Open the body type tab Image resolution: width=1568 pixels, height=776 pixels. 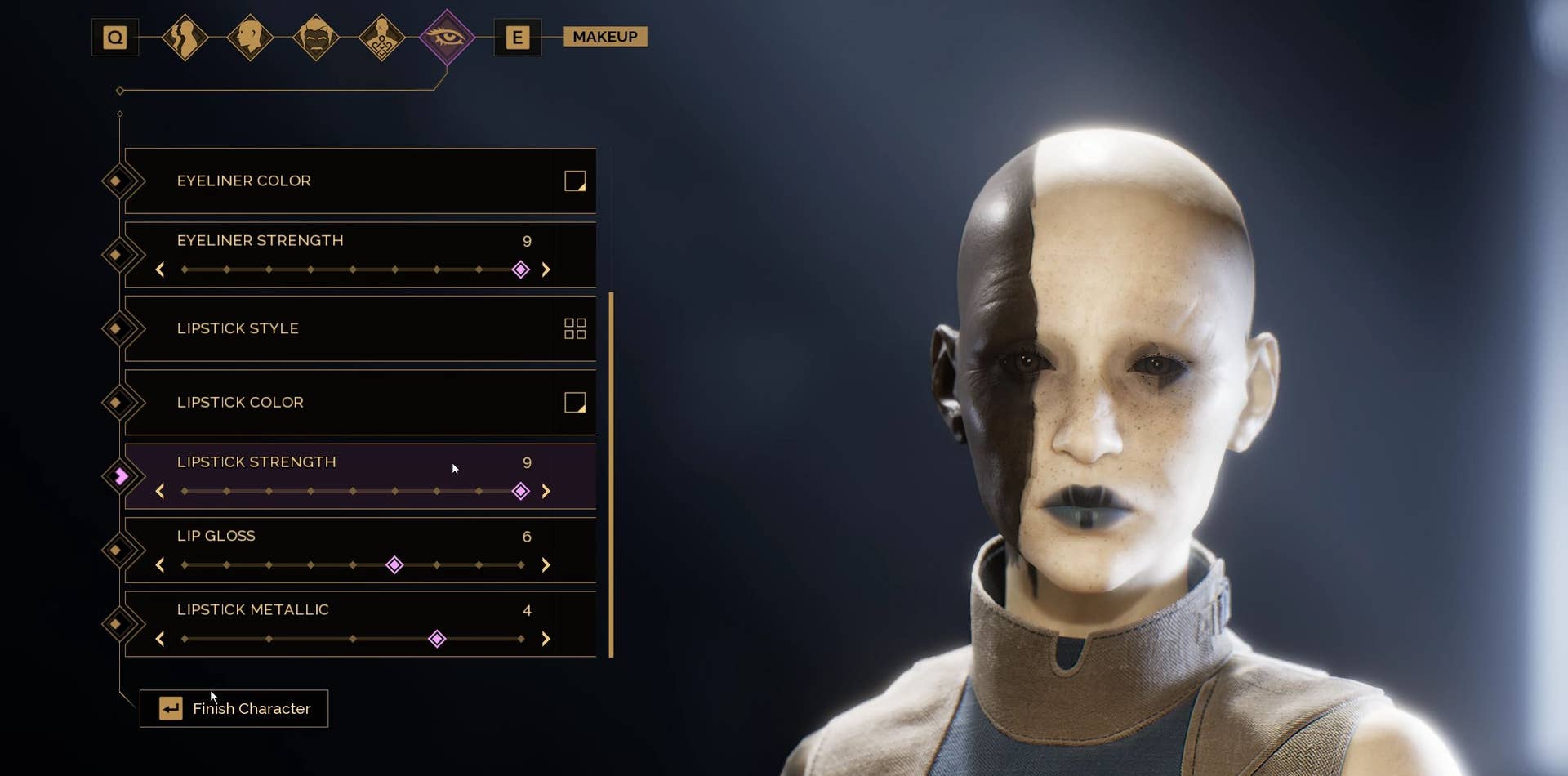185,38
